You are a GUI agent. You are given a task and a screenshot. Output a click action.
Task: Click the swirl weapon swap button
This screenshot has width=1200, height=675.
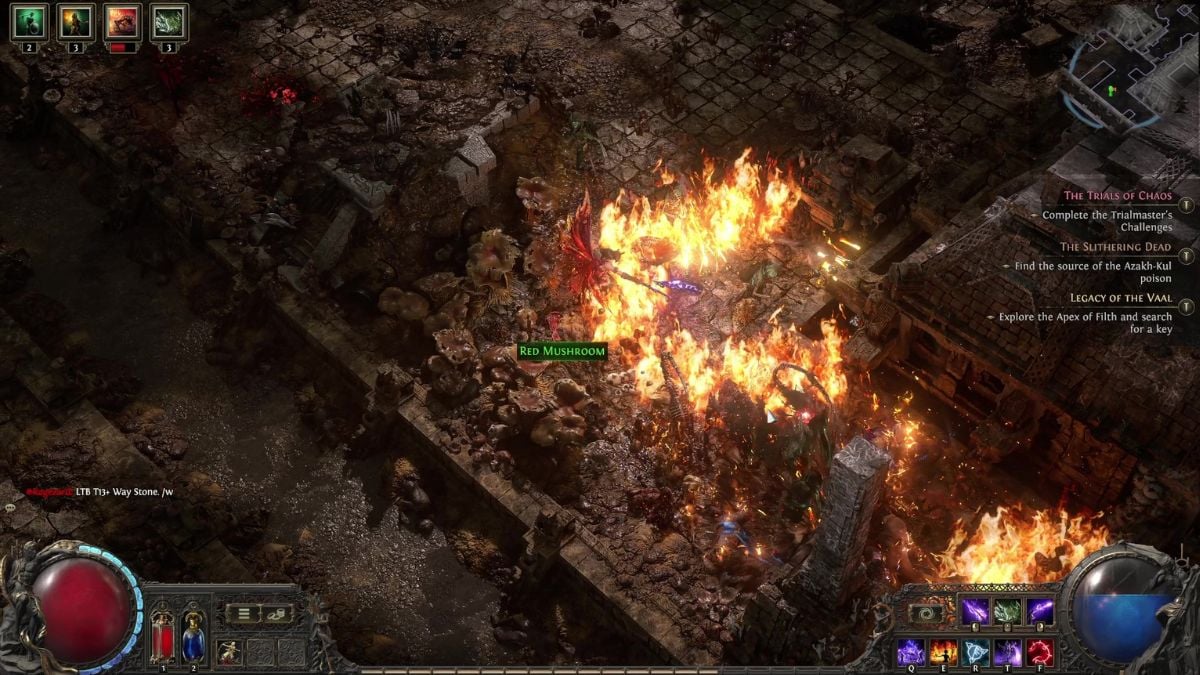[x=926, y=612]
